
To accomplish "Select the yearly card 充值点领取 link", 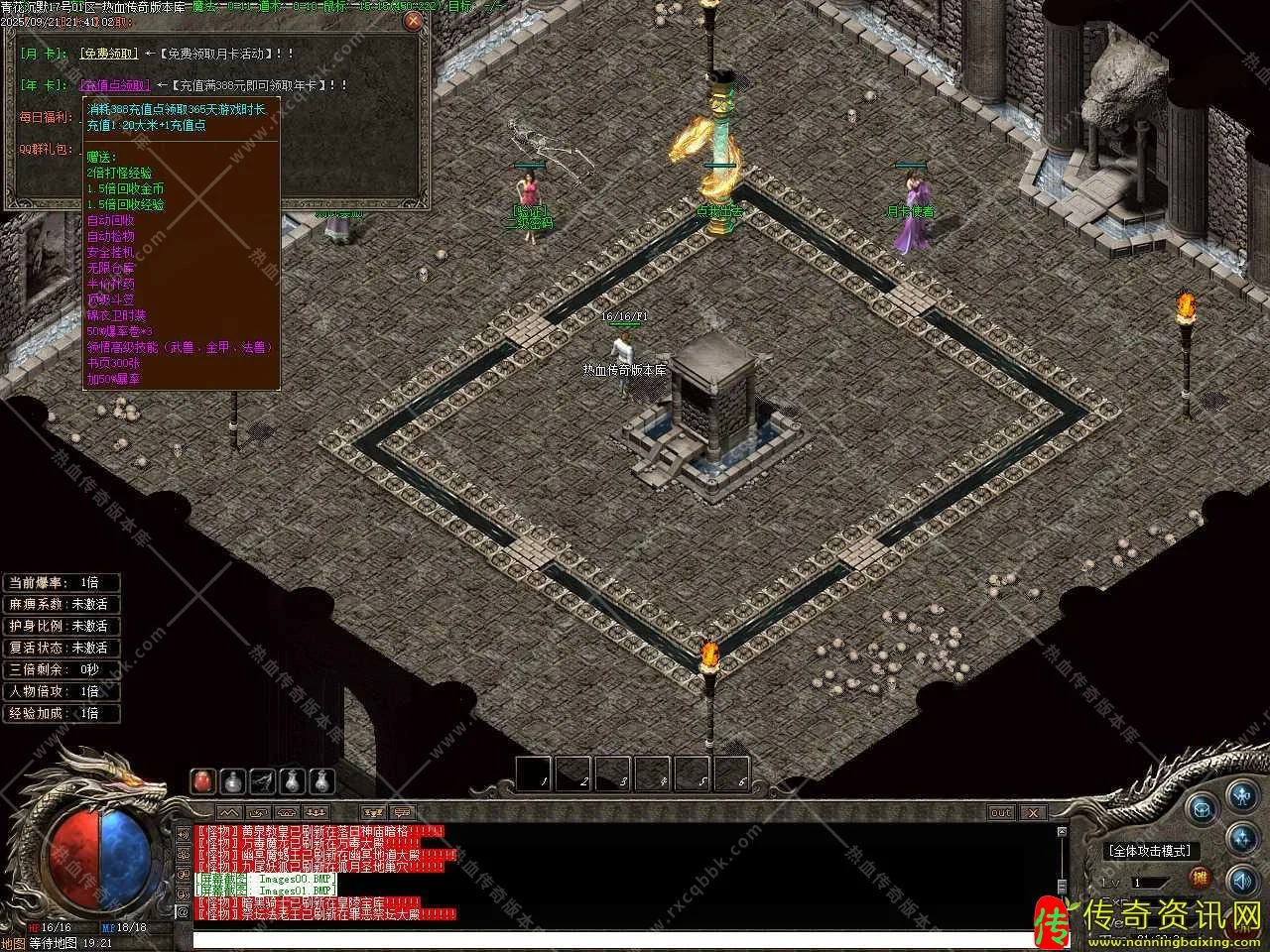I will pos(115,86).
